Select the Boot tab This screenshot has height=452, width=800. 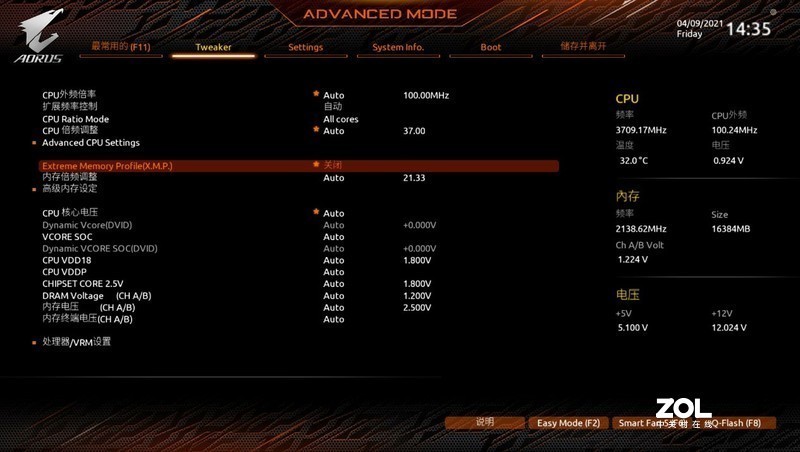pos(490,47)
